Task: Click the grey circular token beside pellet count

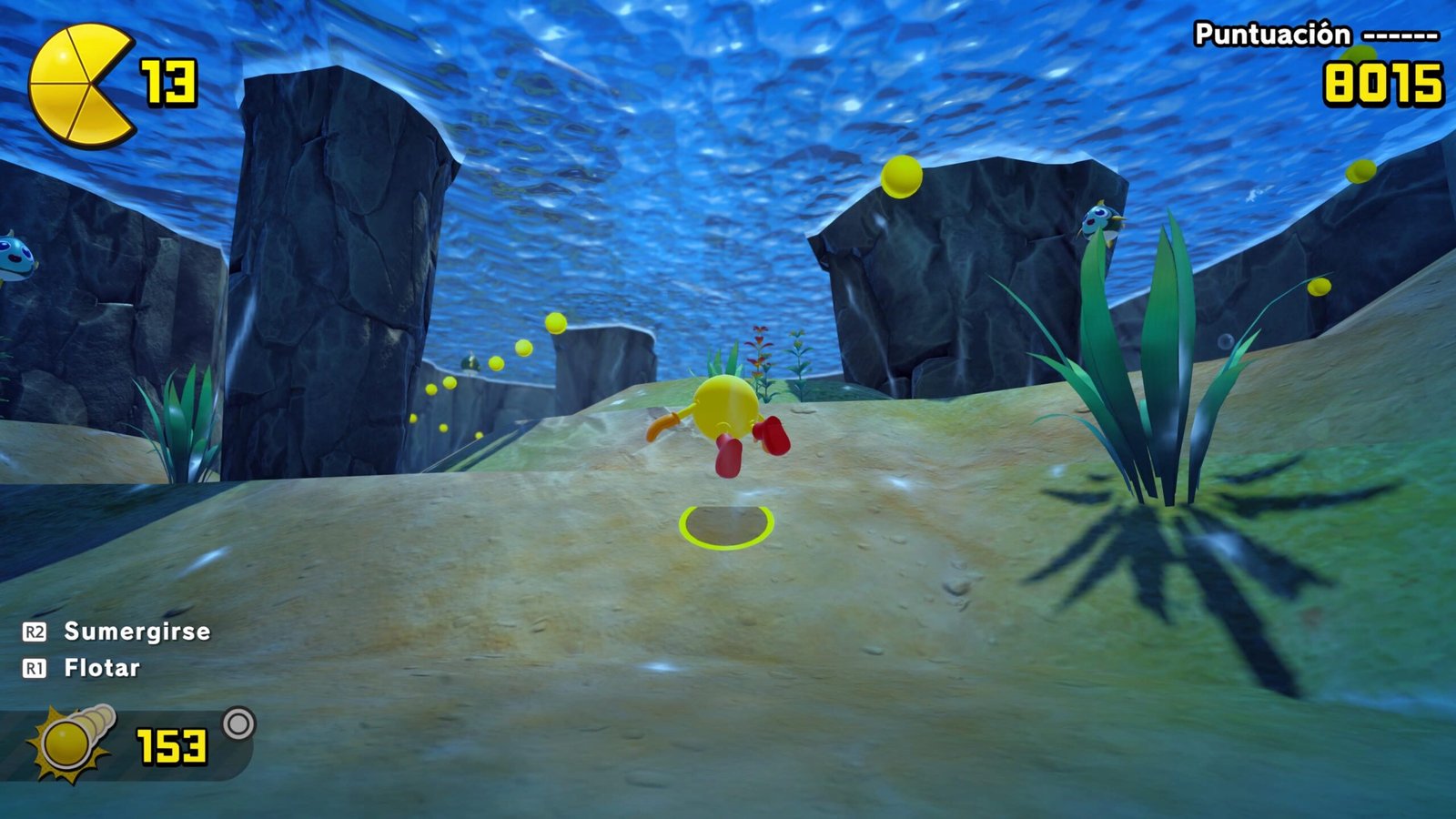Action: pyautogui.click(x=238, y=724)
